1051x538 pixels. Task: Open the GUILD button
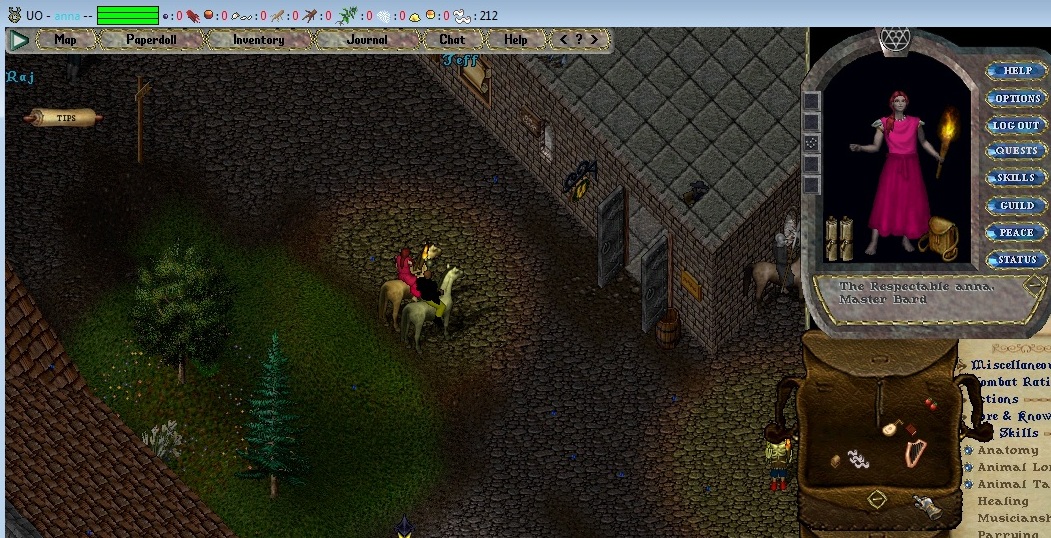pos(1017,206)
